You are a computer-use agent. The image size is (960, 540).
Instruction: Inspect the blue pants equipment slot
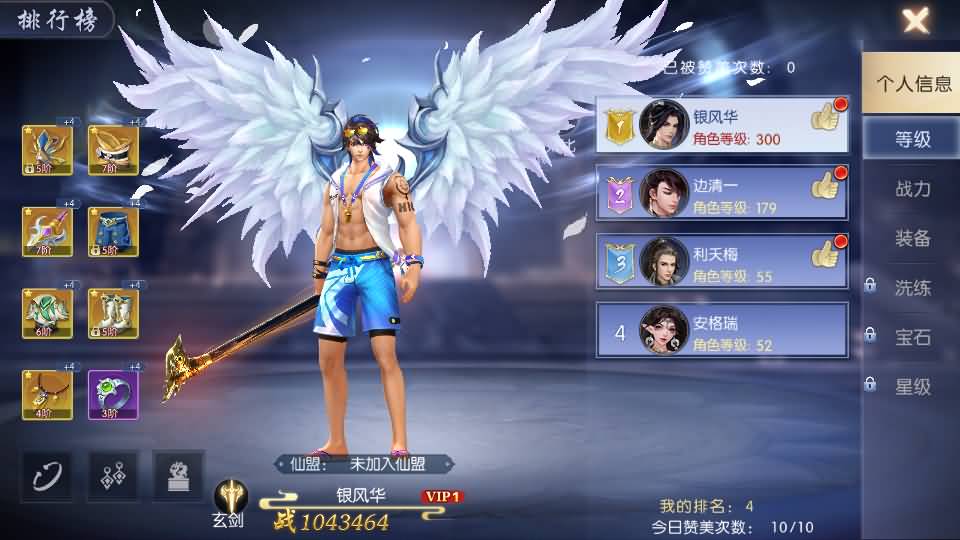pos(113,231)
